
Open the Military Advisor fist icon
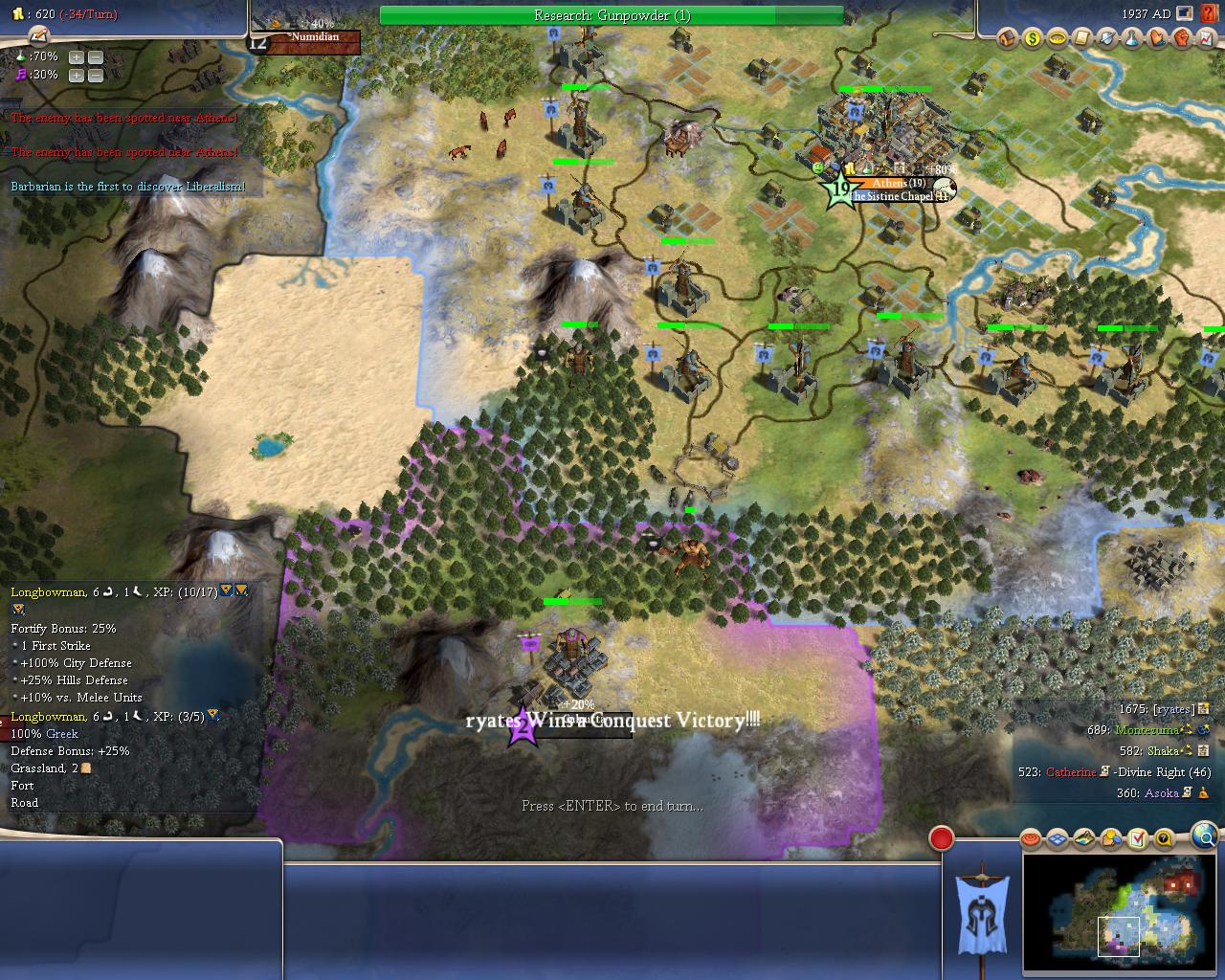point(1182,38)
